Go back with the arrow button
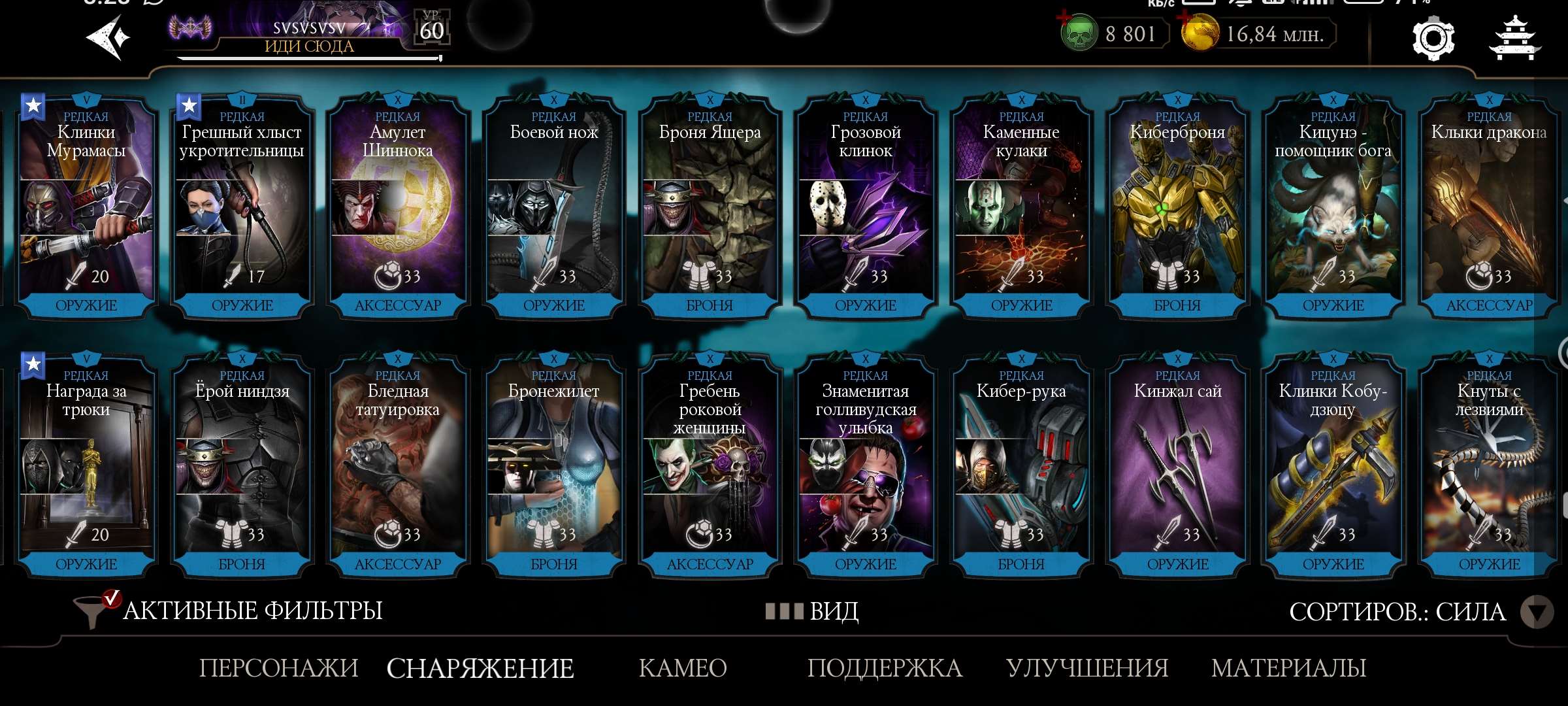This screenshot has height=706, width=1568. click(108, 38)
